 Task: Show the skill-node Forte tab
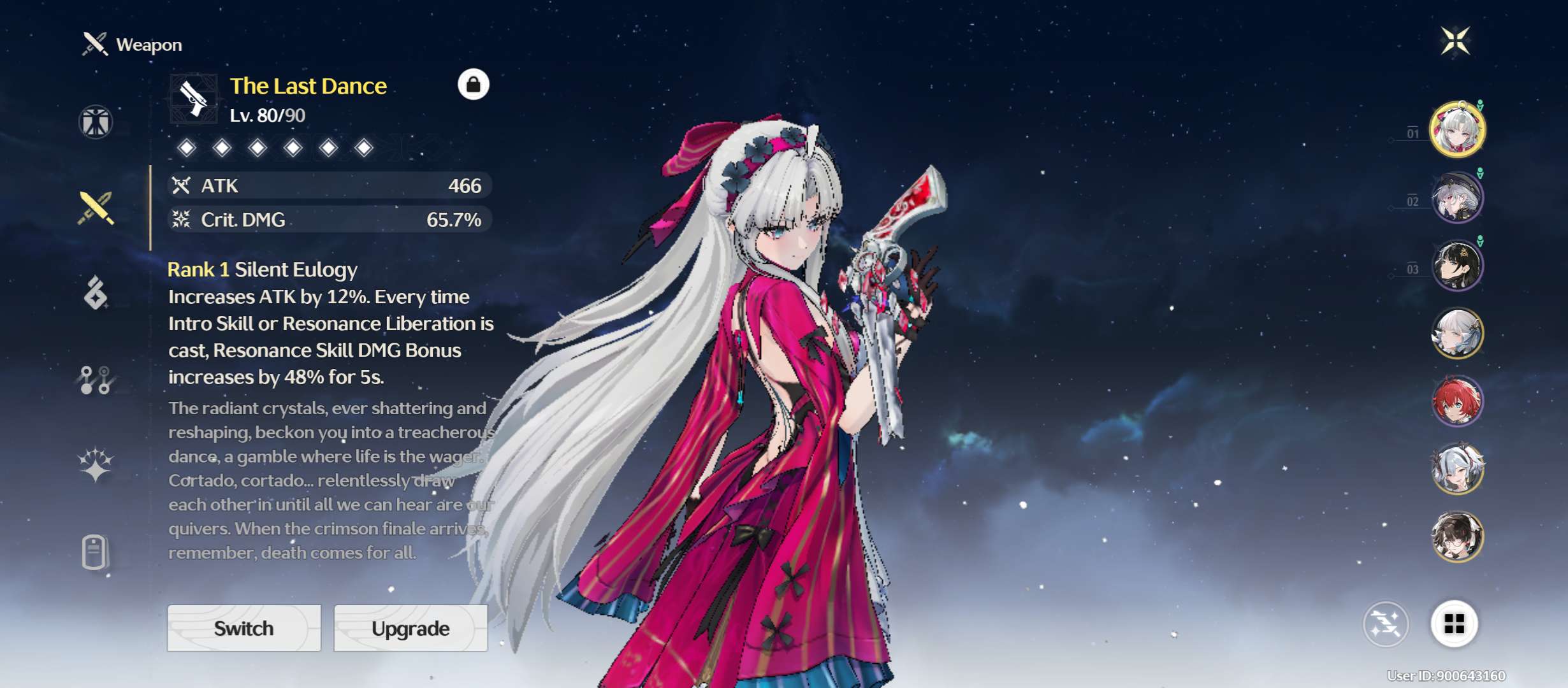(x=96, y=380)
